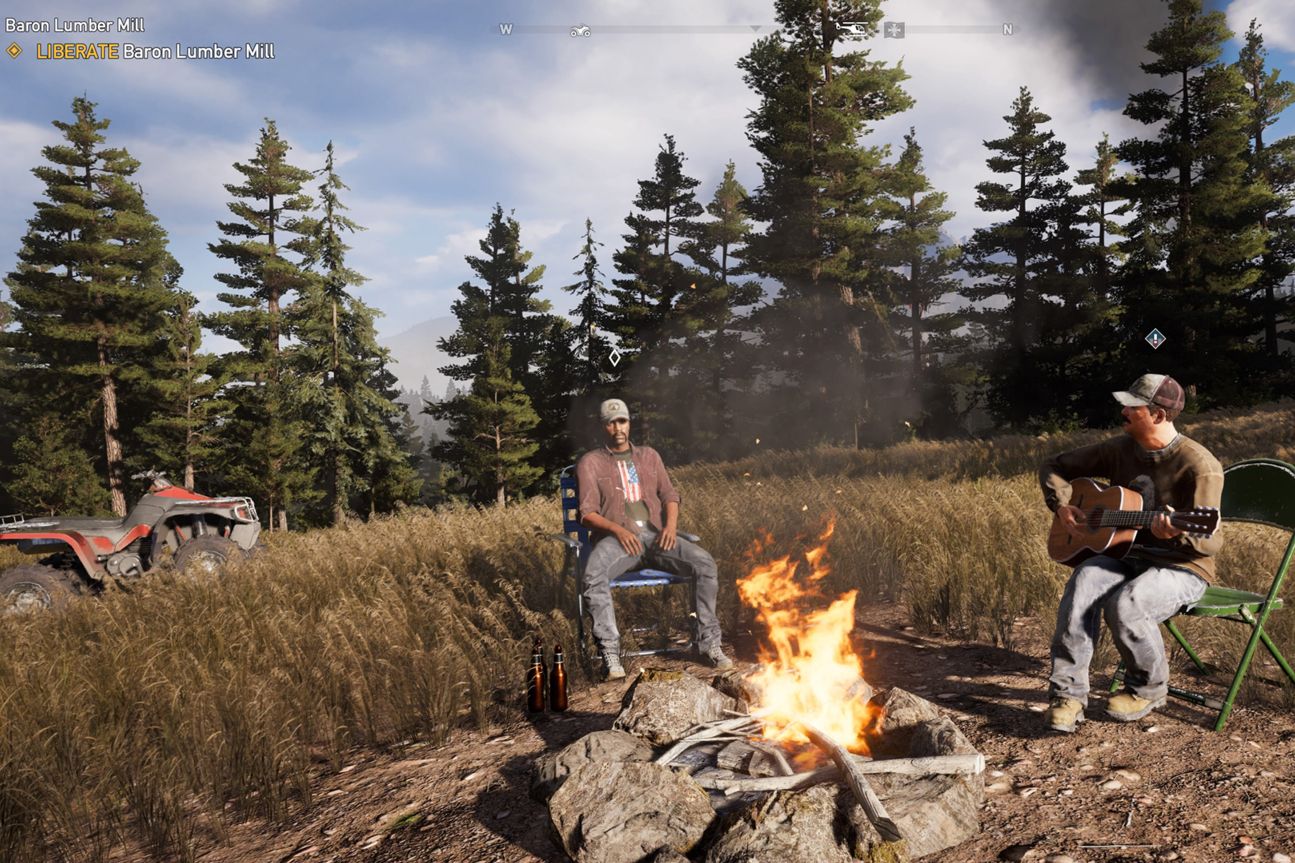Screen dimensions: 1295x863
Task: Click the yellow LIBERATE objective diamond icon
Action: point(14,51)
